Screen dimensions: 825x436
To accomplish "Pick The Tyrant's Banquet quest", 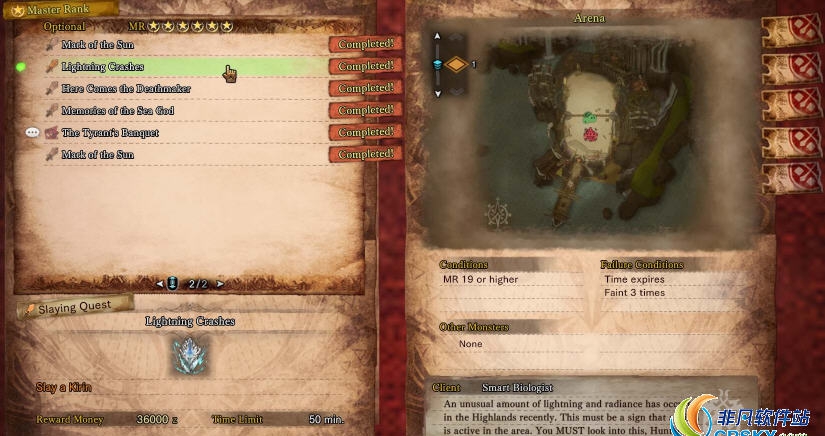I will point(110,133).
